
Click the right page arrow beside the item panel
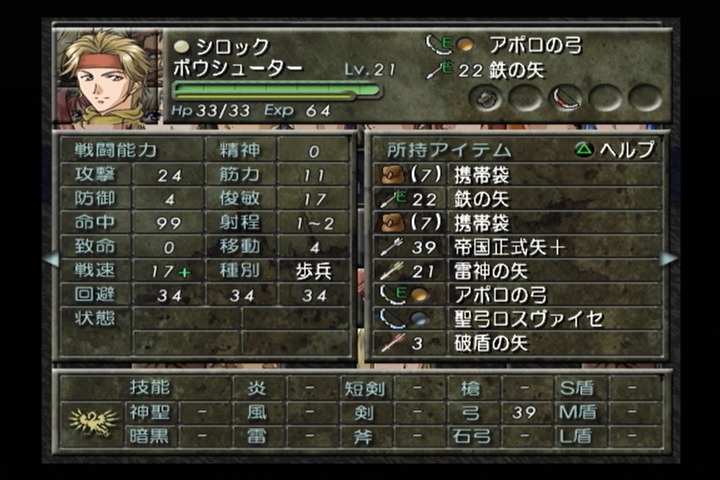668,259
